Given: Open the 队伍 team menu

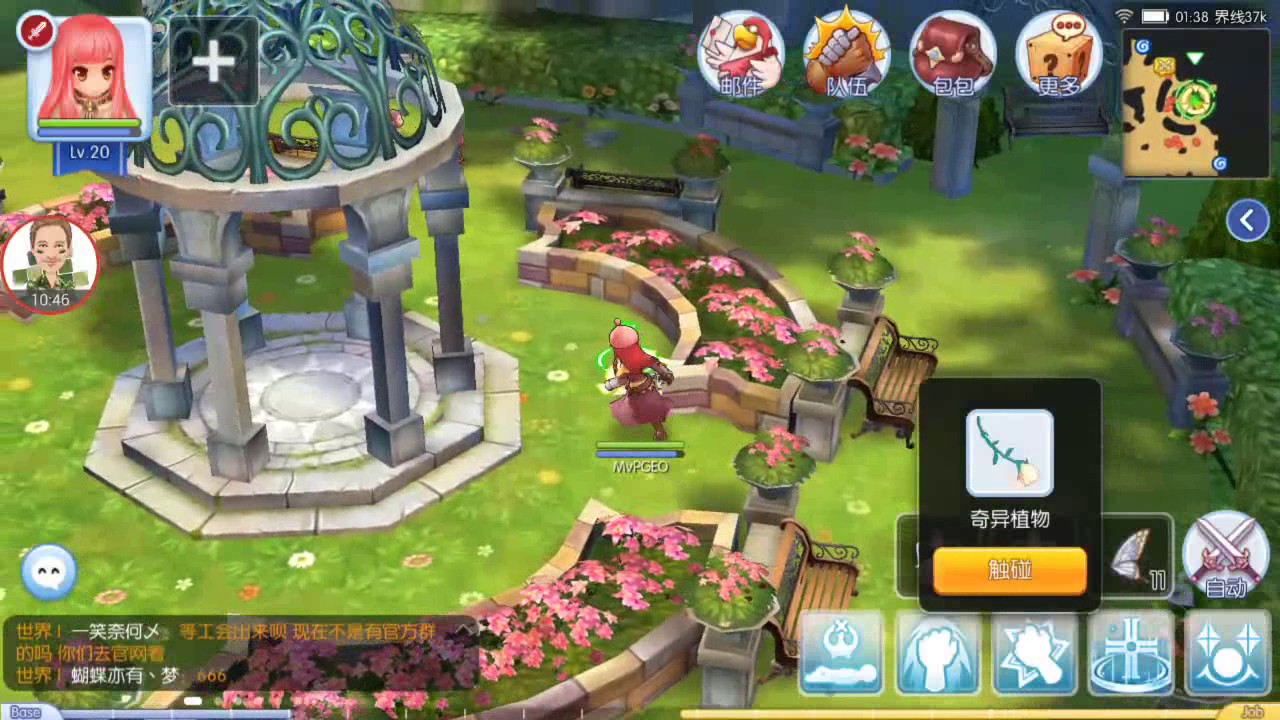Looking at the screenshot, I should tap(847, 54).
